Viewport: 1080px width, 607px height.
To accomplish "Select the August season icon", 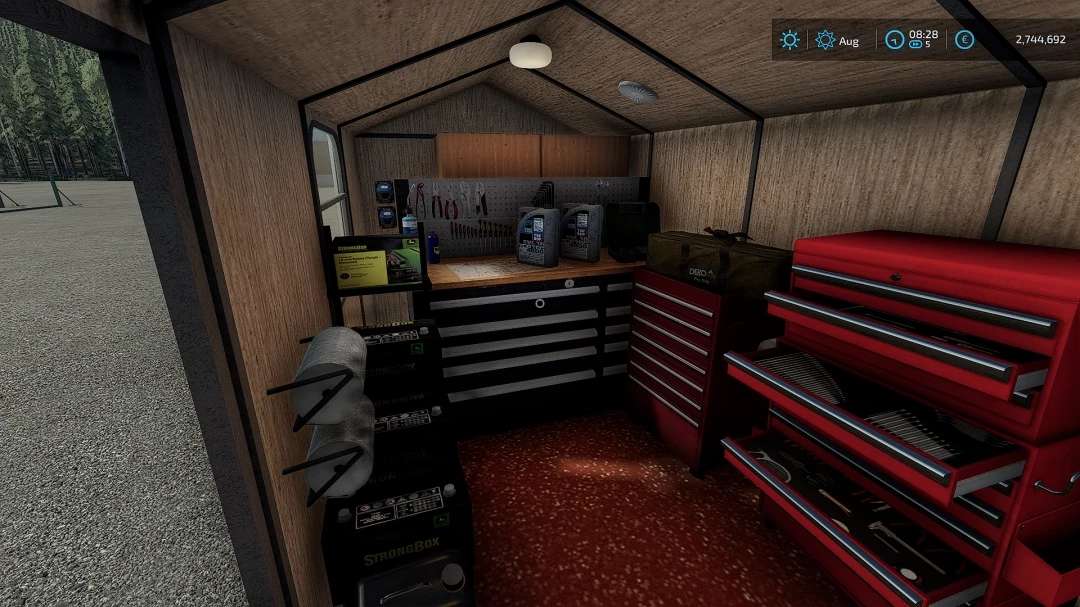I will pos(825,40).
